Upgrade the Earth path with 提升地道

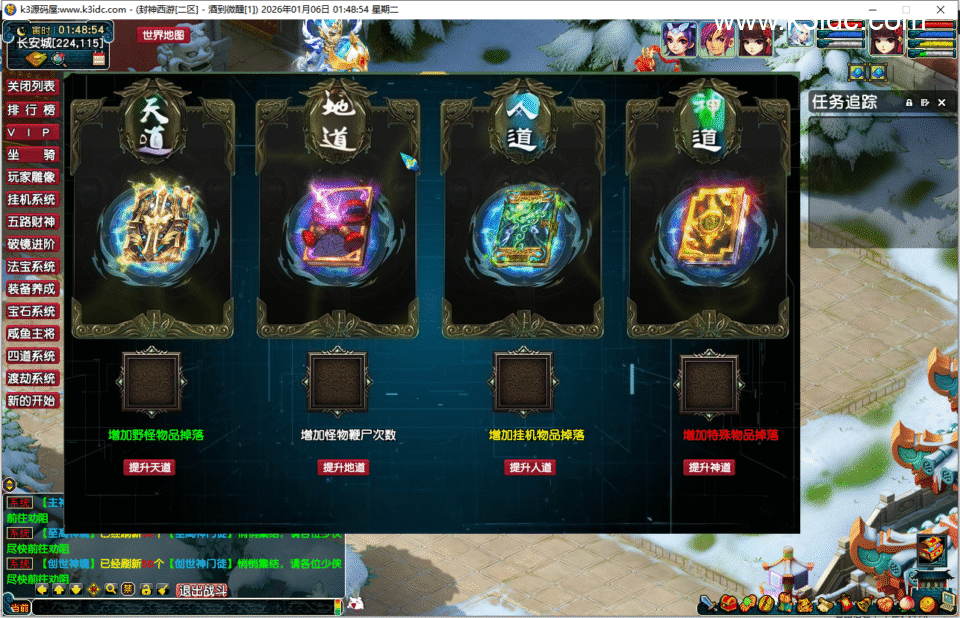(343, 467)
